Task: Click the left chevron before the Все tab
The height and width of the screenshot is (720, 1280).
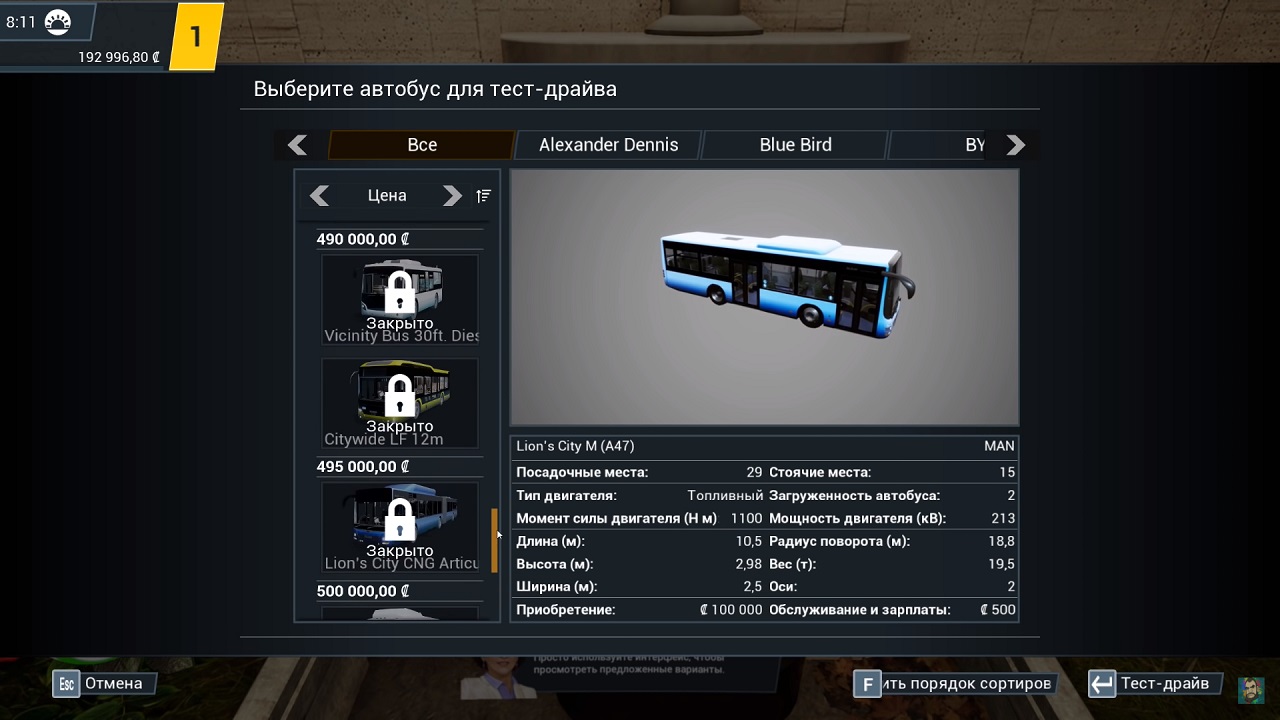Action: pyautogui.click(x=297, y=144)
